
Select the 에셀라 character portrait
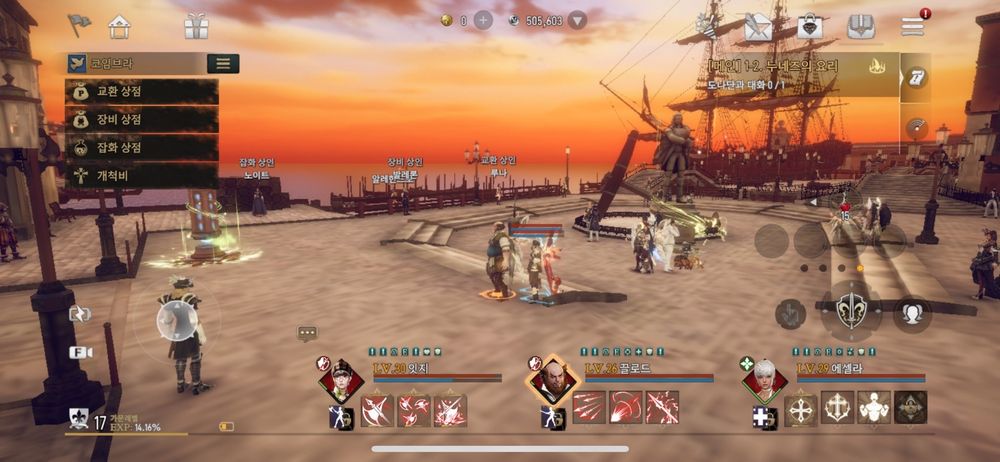click(x=764, y=380)
